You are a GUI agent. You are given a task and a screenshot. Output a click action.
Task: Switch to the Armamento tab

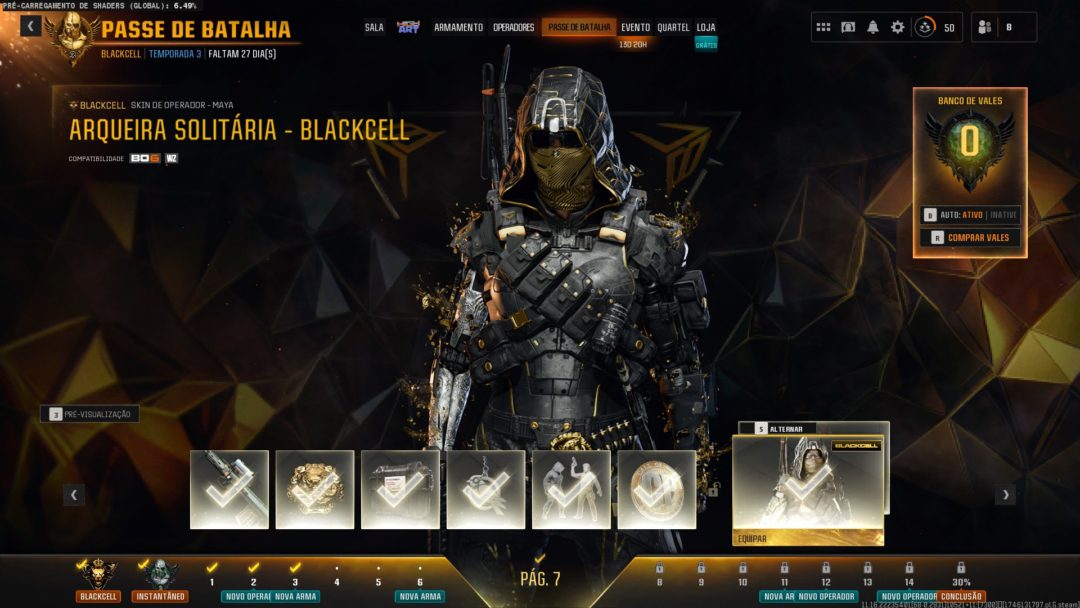coord(458,28)
